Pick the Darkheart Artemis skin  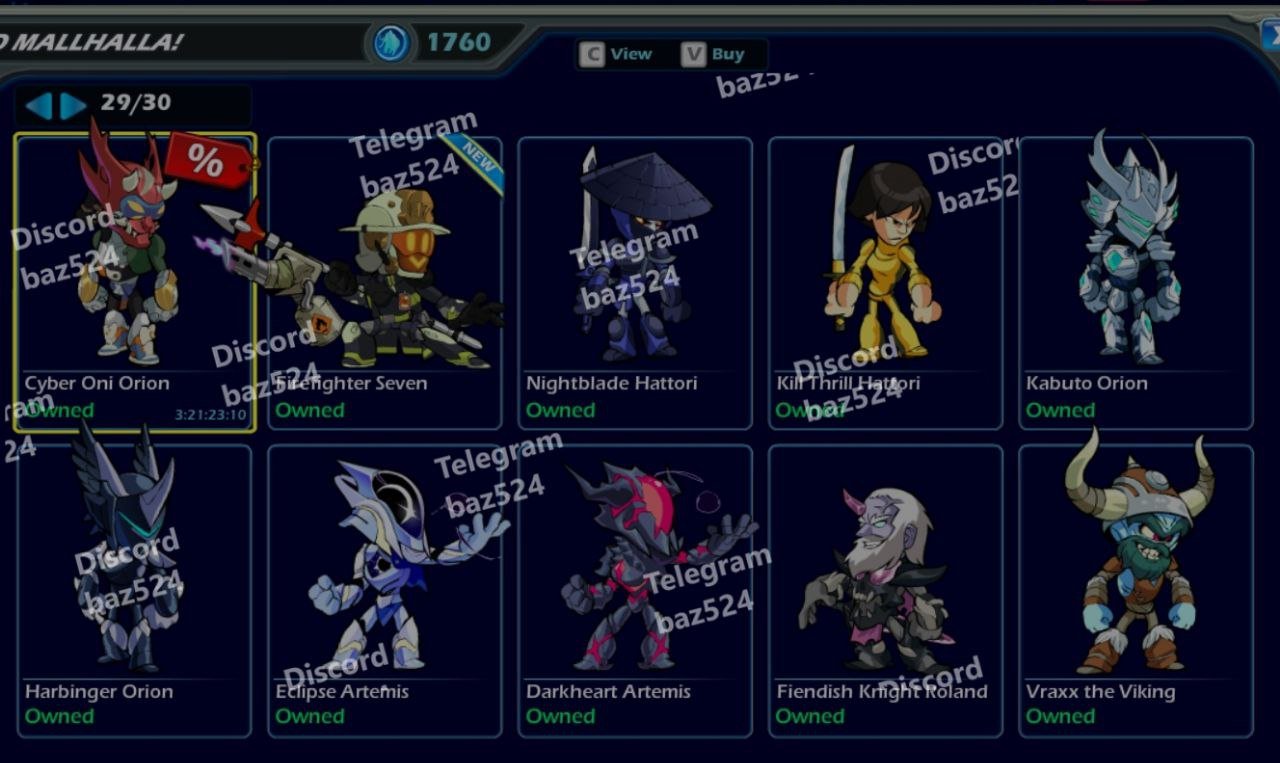coord(635,590)
